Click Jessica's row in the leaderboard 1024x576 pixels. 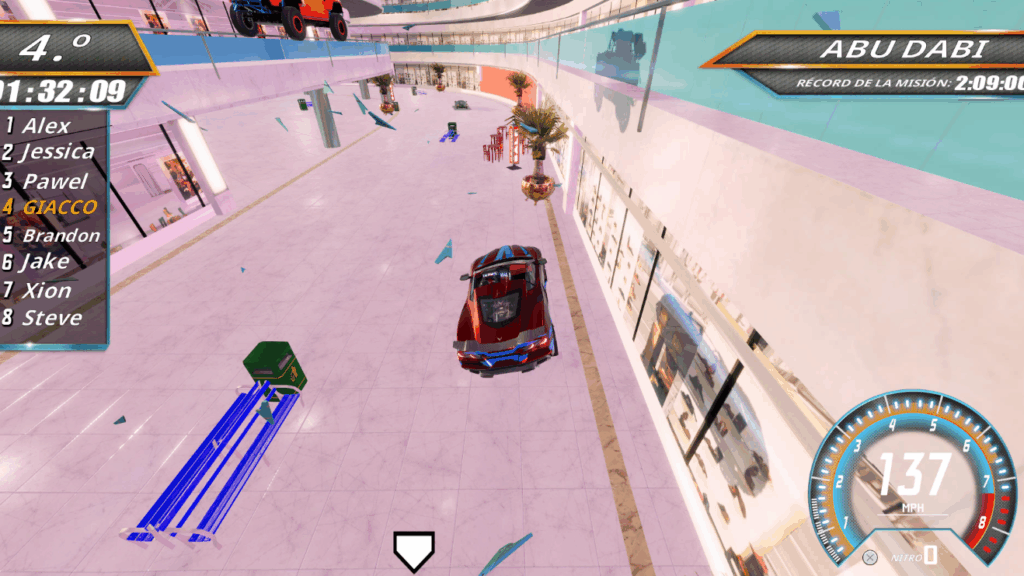[56, 153]
